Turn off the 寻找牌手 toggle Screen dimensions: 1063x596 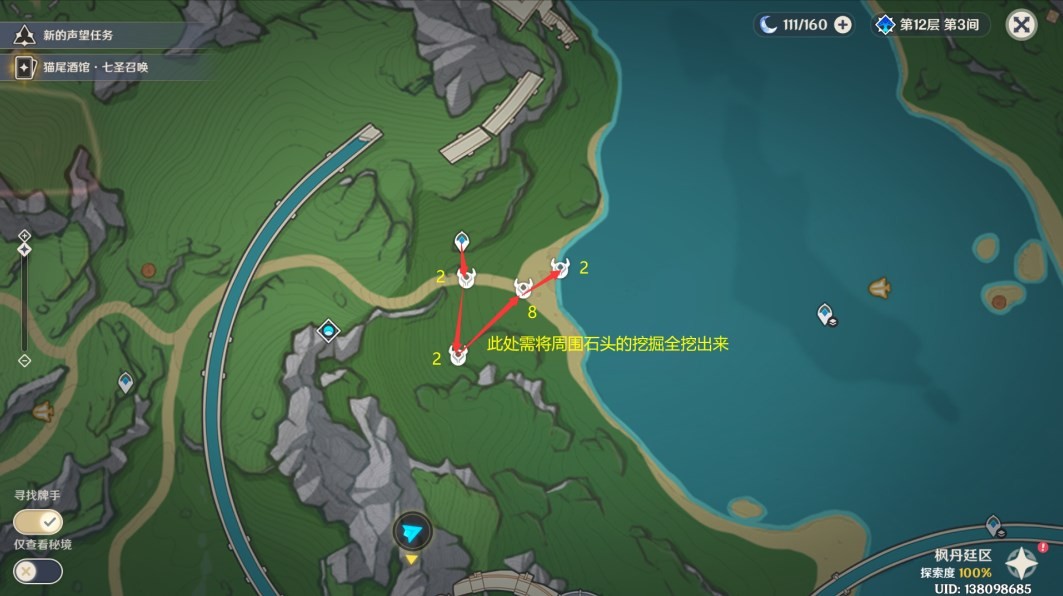pos(38,522)
